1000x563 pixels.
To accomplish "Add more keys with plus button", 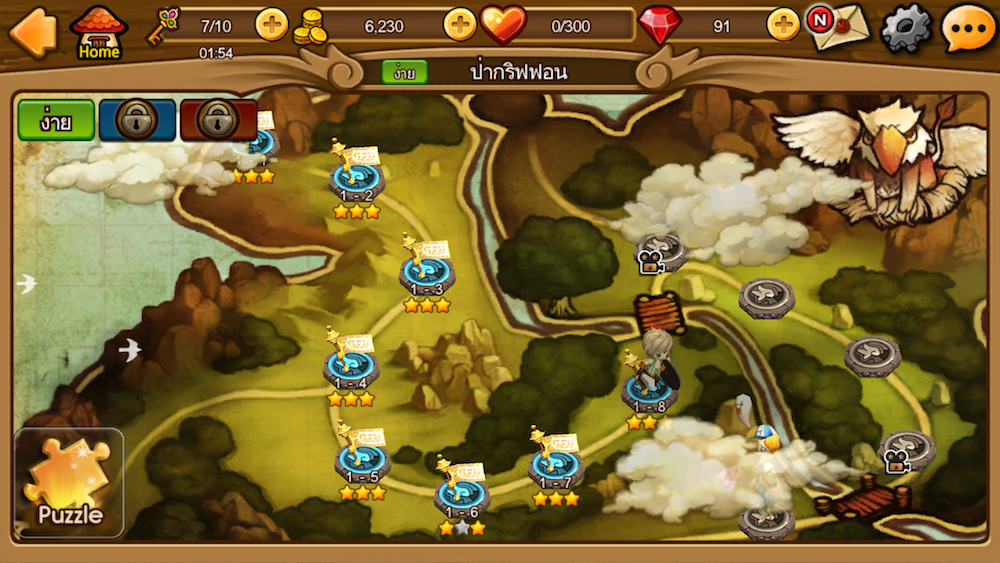I will point(271,24).
